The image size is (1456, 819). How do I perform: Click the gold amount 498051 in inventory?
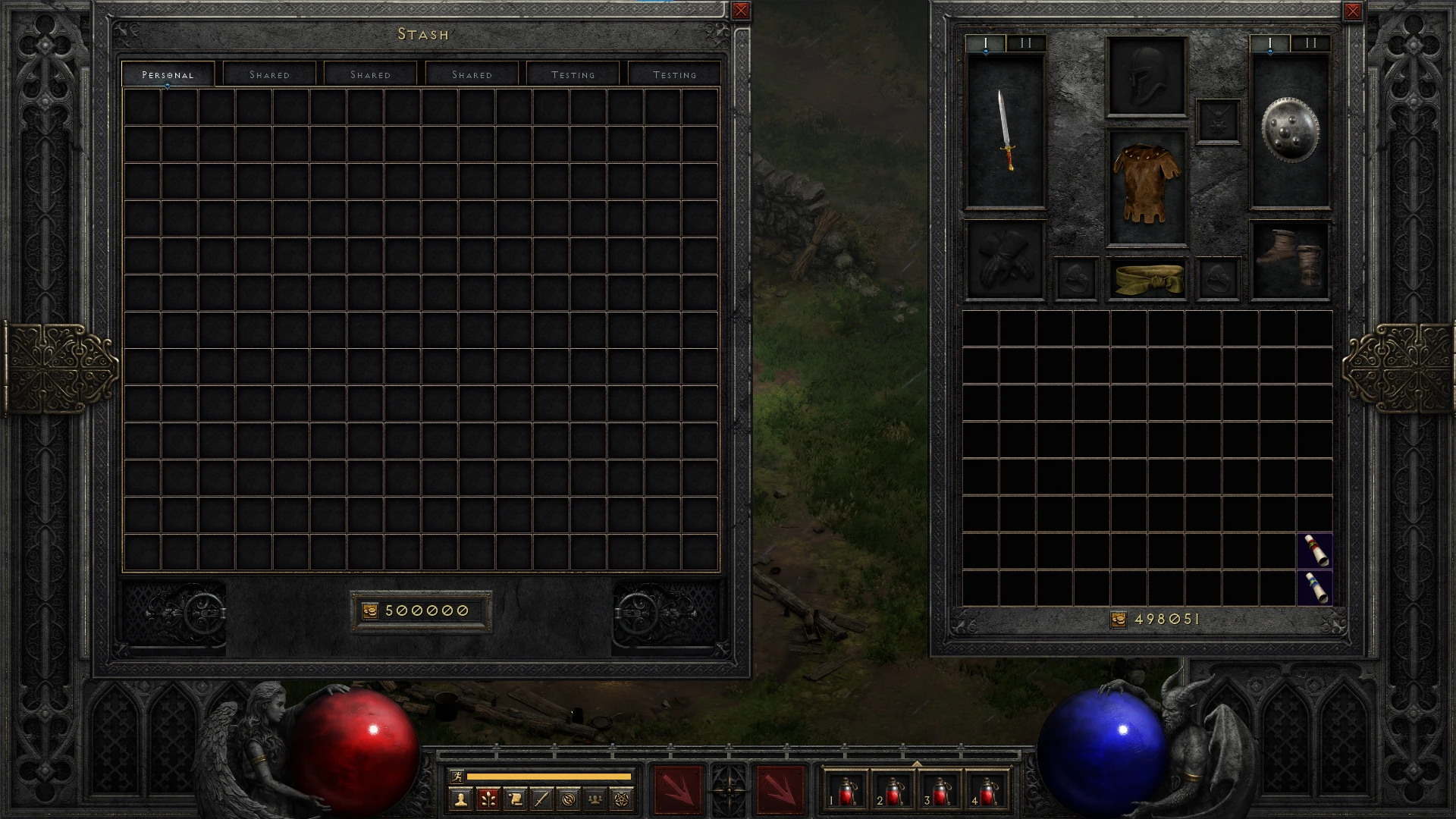[x=1166, y=619]
